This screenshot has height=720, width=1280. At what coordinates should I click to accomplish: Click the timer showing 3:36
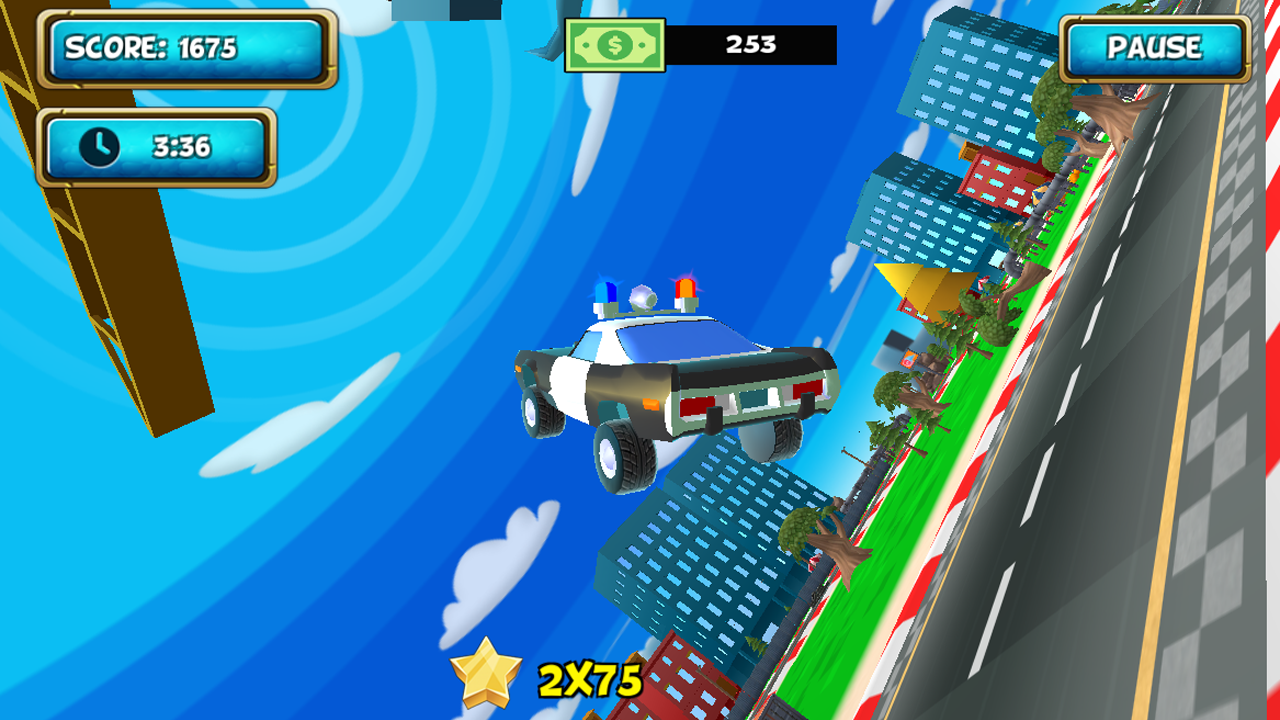click(180, 147)
